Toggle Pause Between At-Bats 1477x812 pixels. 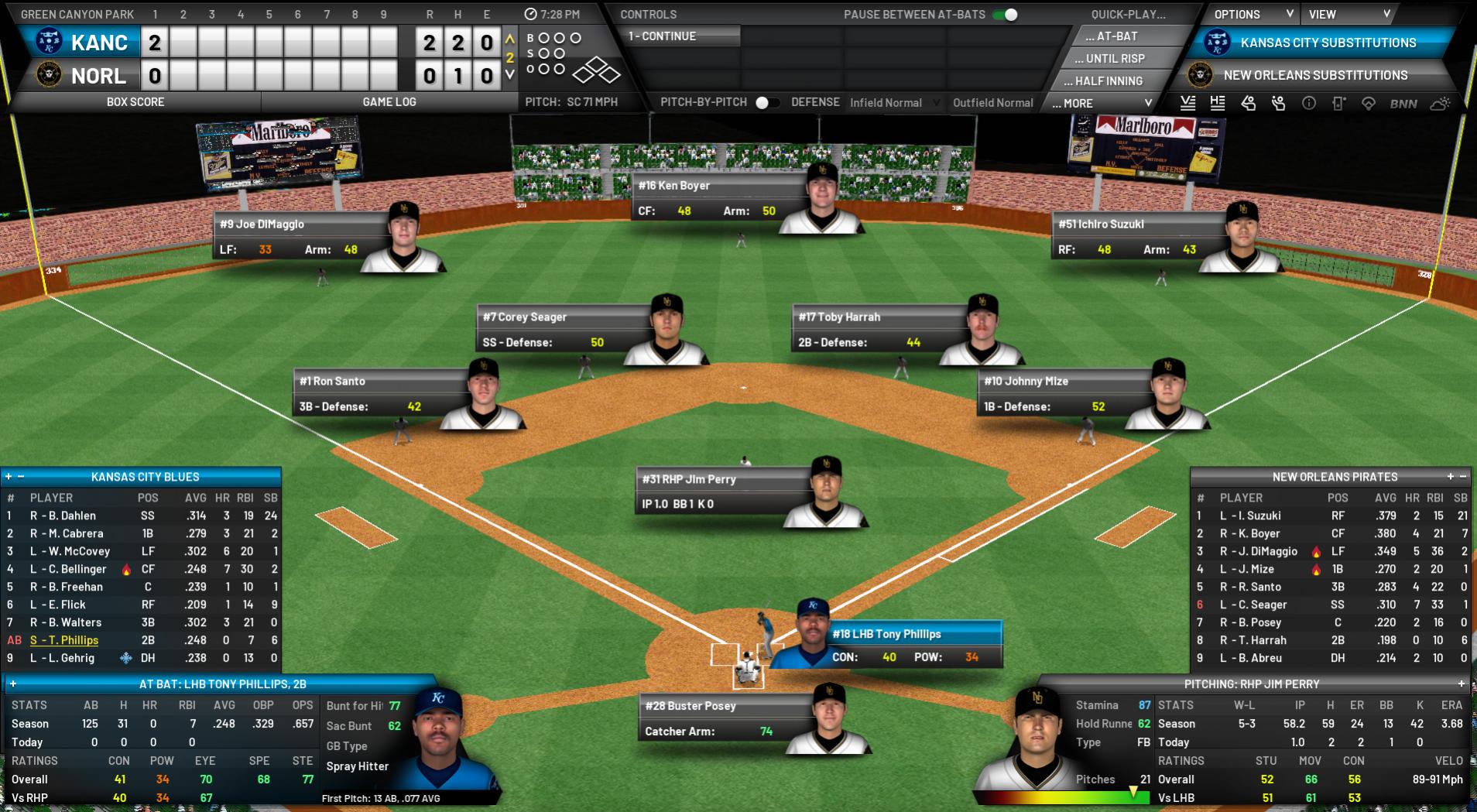point(1005,15)
